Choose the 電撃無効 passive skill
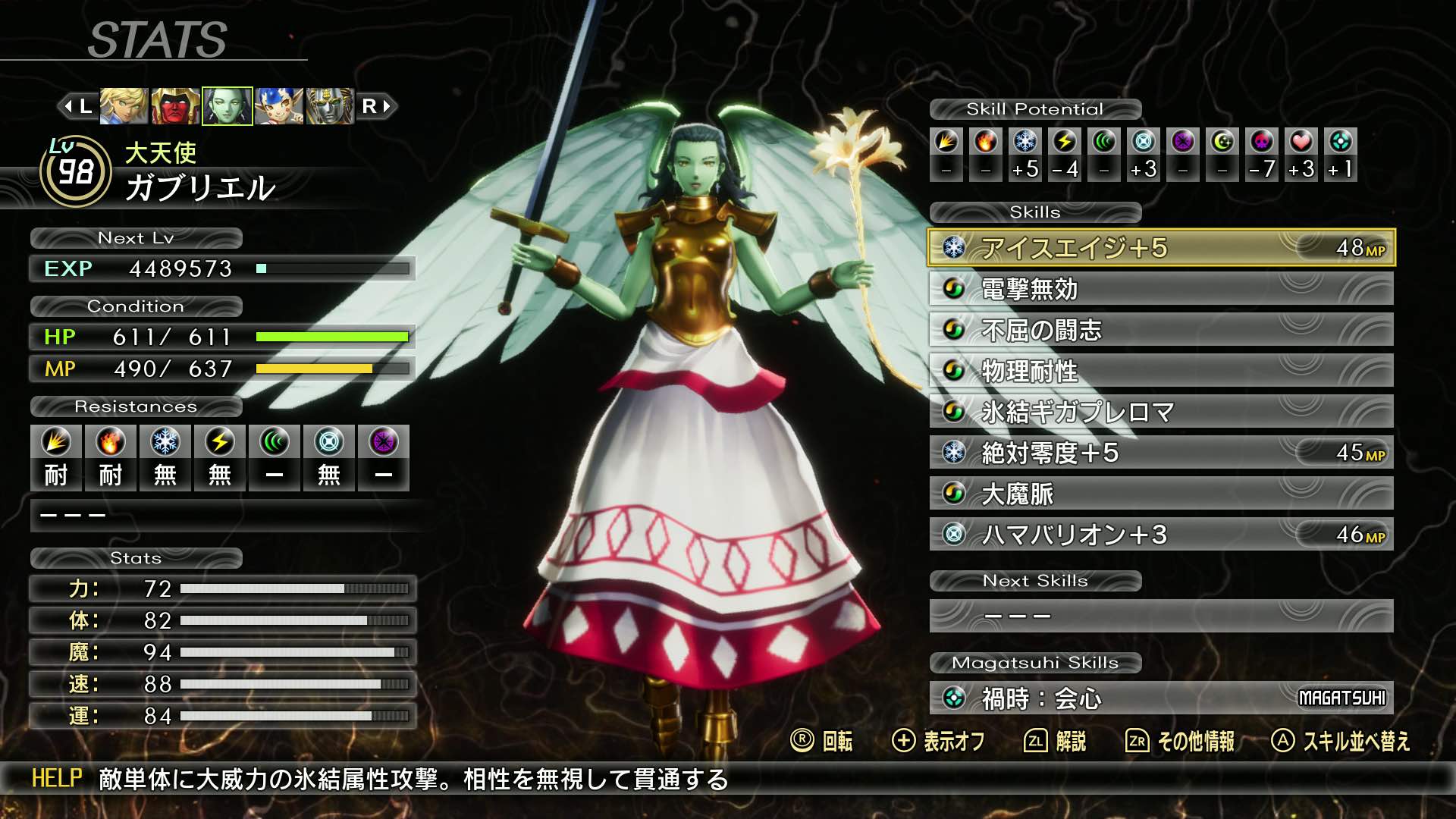1456x819 pixels. (1160, 289)
